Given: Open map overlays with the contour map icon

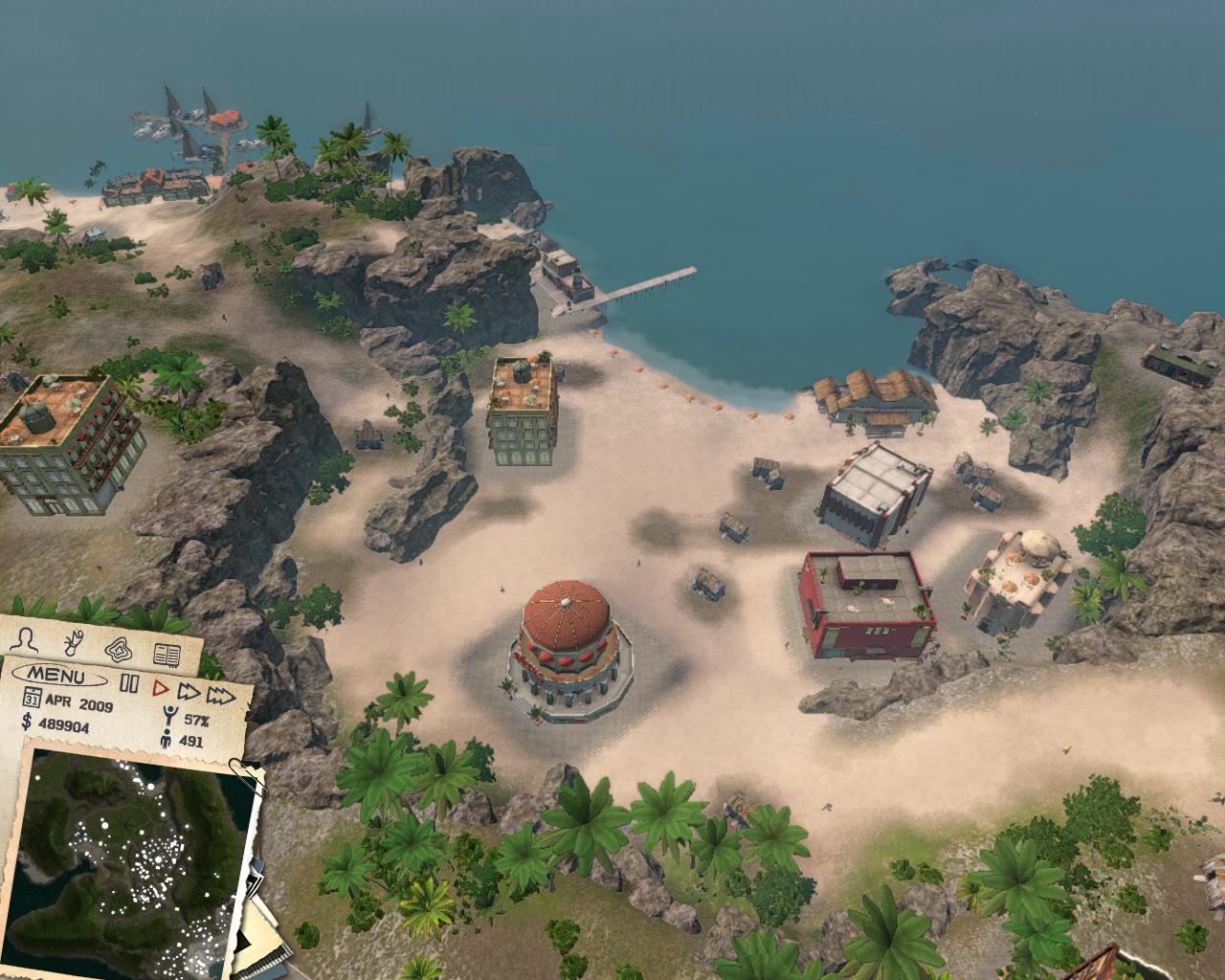Looking at the screenshot, I should [117, 648].
